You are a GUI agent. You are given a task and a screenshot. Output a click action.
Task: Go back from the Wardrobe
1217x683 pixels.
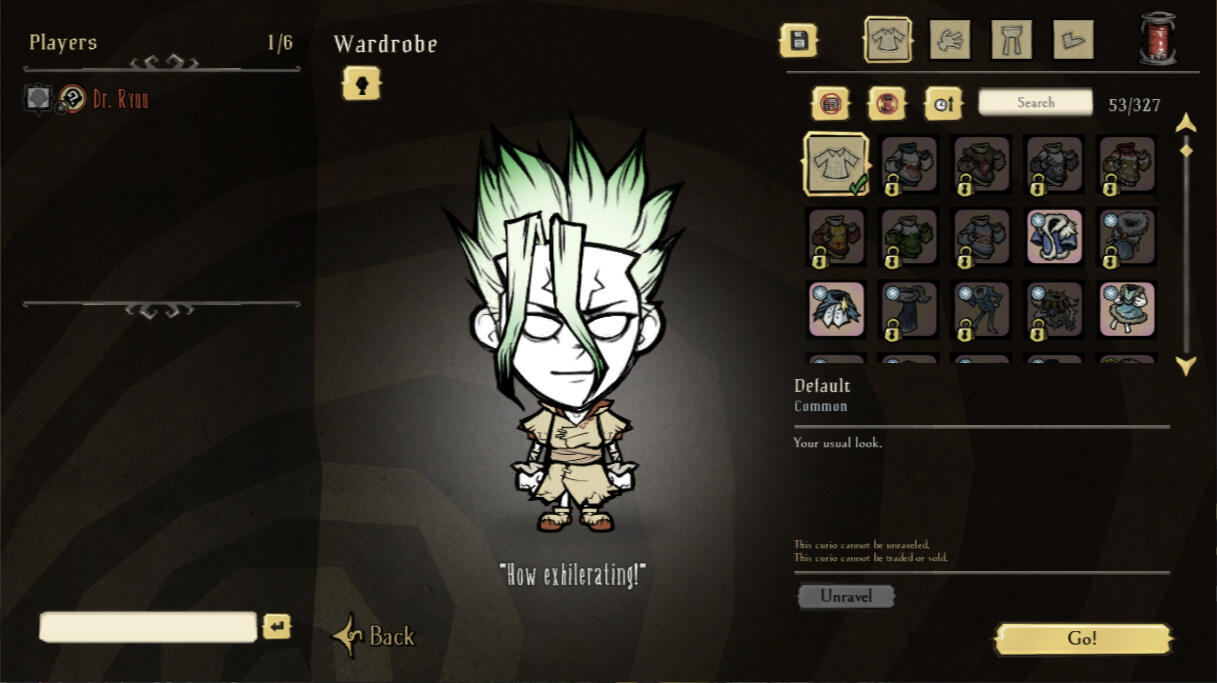(x=375, y=636)
